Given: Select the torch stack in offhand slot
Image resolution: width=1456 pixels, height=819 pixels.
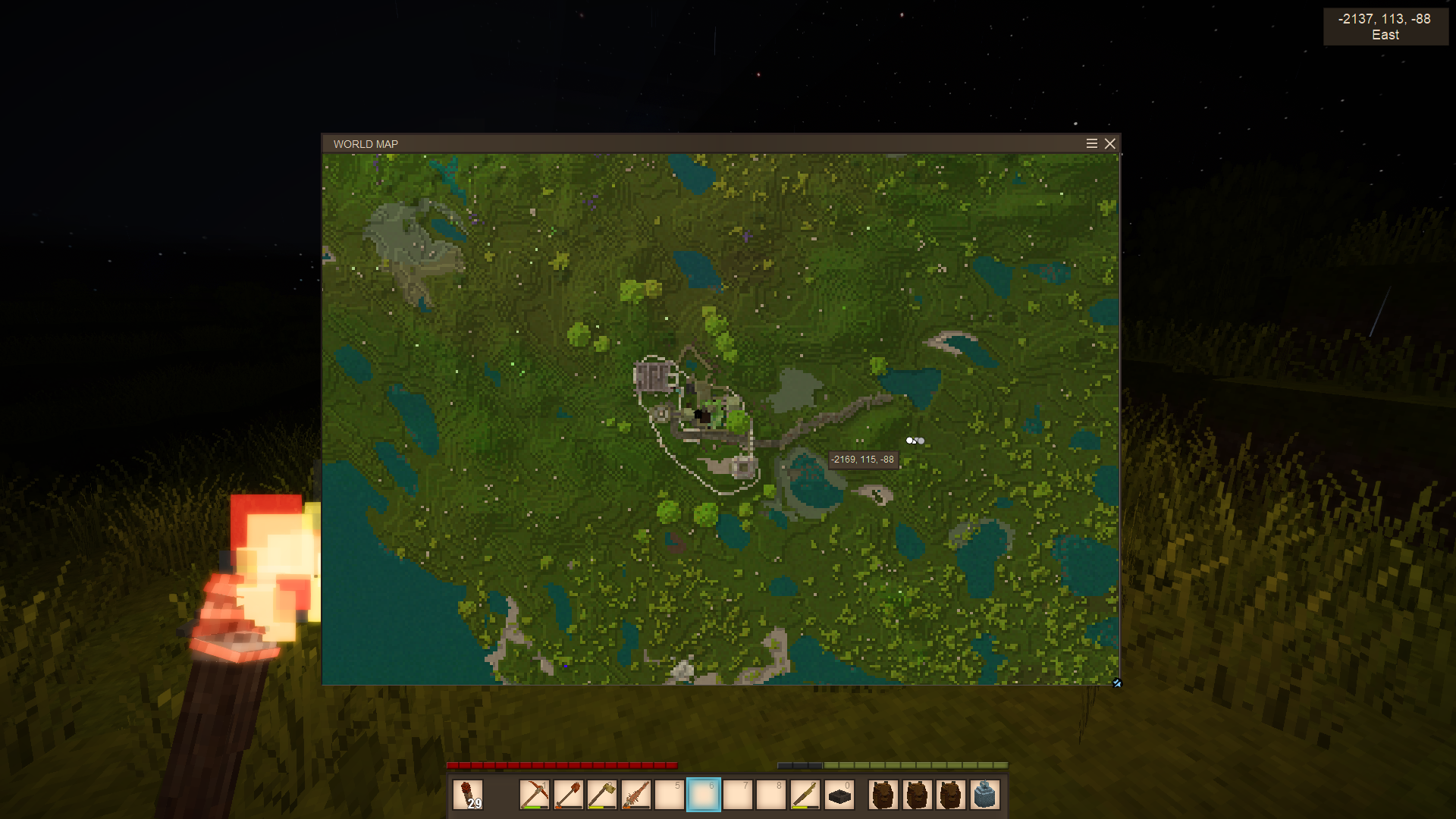Looking at the screenshot, I should pos(468,795).
